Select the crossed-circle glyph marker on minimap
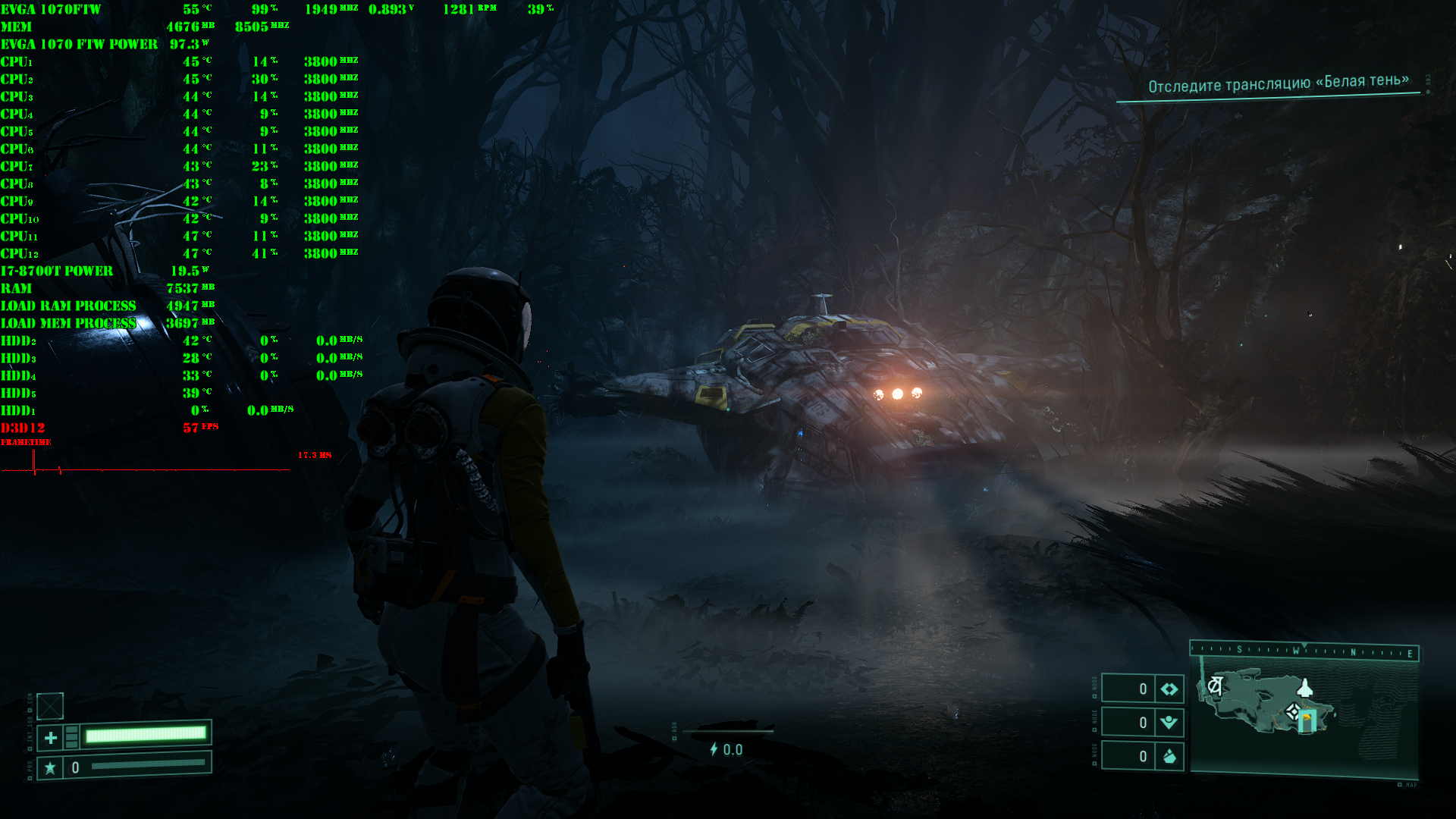This screenshot has width=1456, height=819. coord(1215,686)
